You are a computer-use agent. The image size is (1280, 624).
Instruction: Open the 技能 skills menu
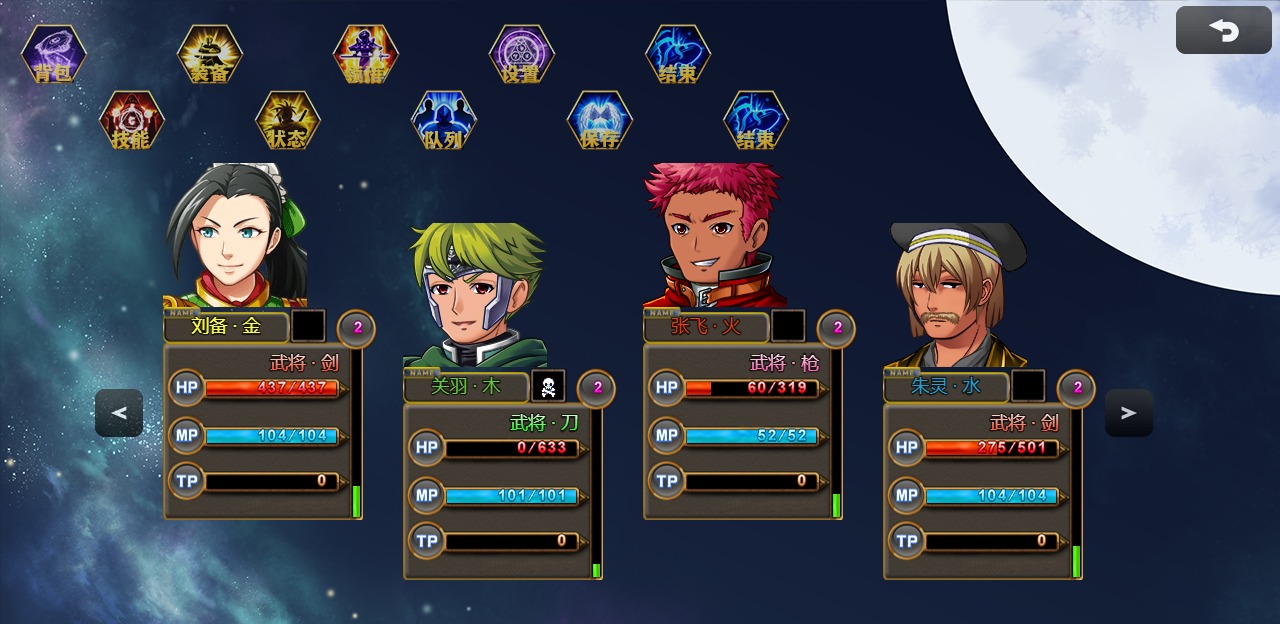(x=132, y=121)
